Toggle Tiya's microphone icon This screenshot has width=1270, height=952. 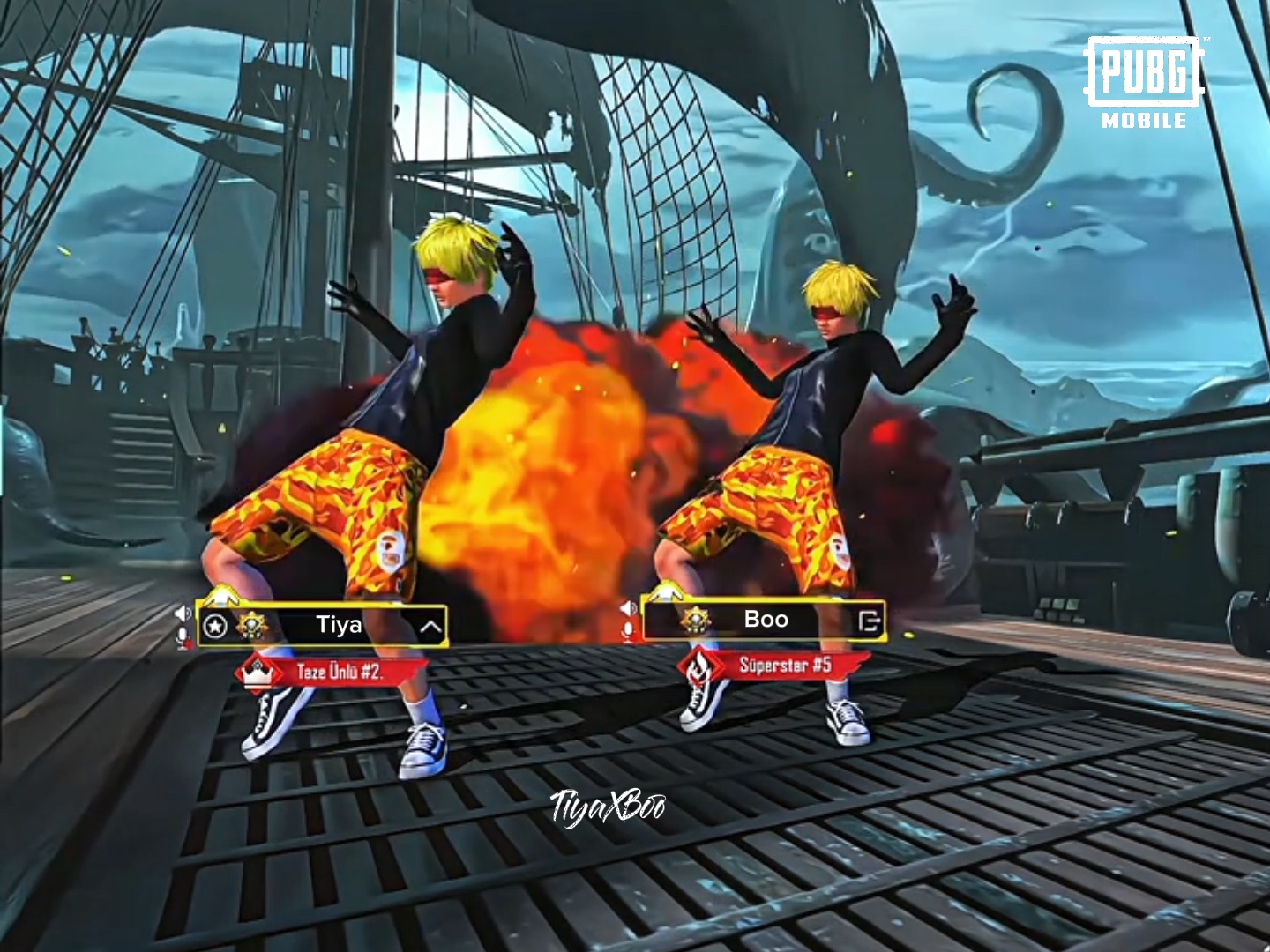[183, 637]
